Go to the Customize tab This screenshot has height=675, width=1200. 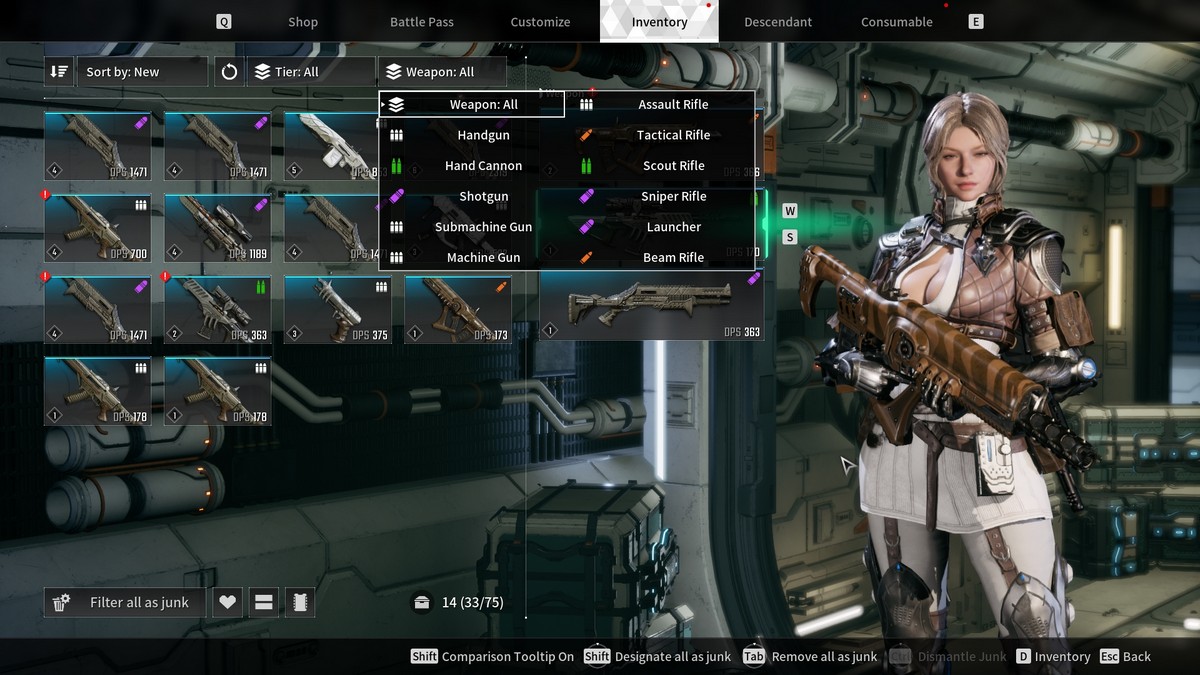540,22
